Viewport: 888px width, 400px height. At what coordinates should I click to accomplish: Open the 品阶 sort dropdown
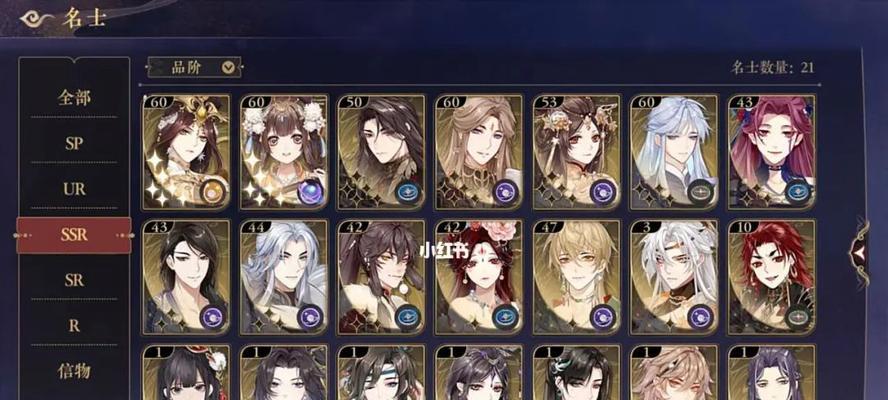[x=195, y=67]
